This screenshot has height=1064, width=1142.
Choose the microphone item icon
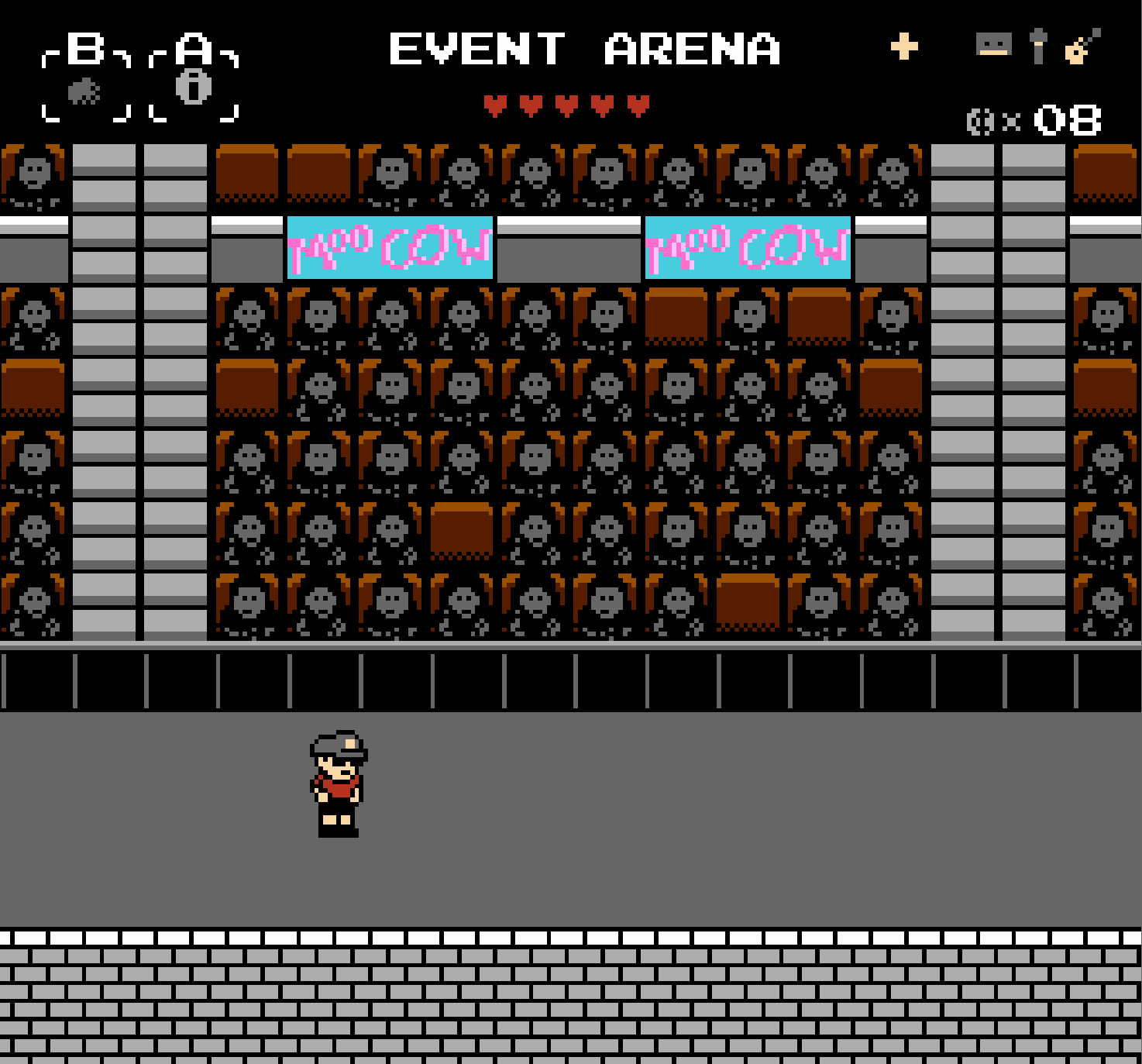[x=1038, y=46]
